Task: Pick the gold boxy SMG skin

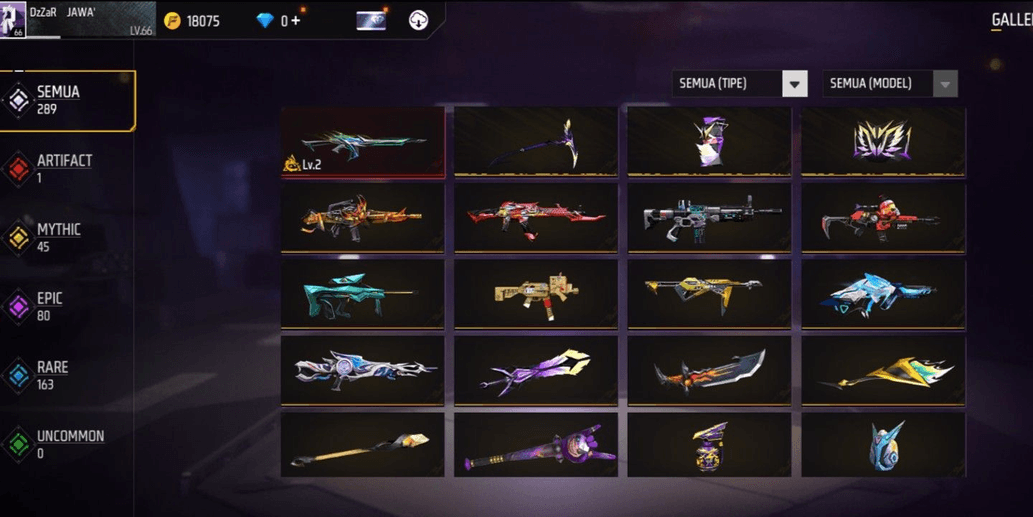Action: 535,294
